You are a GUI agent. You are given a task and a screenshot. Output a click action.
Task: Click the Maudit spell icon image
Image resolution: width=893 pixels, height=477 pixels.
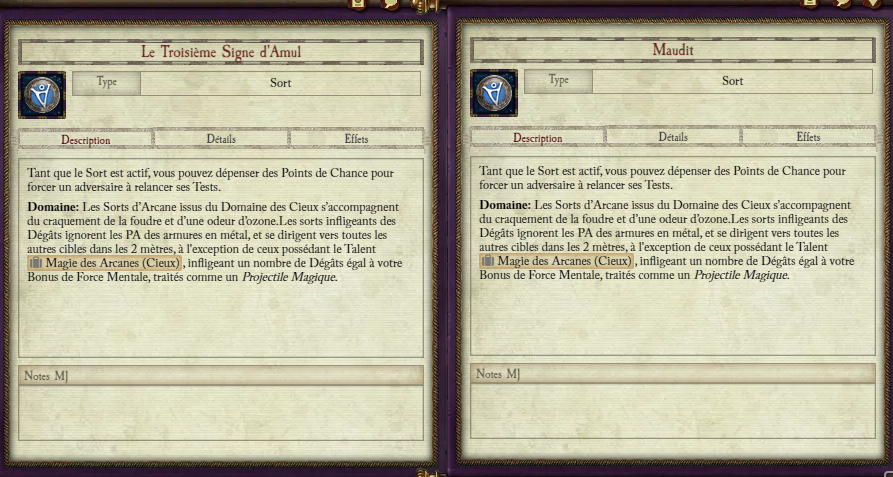pos(494,93)
